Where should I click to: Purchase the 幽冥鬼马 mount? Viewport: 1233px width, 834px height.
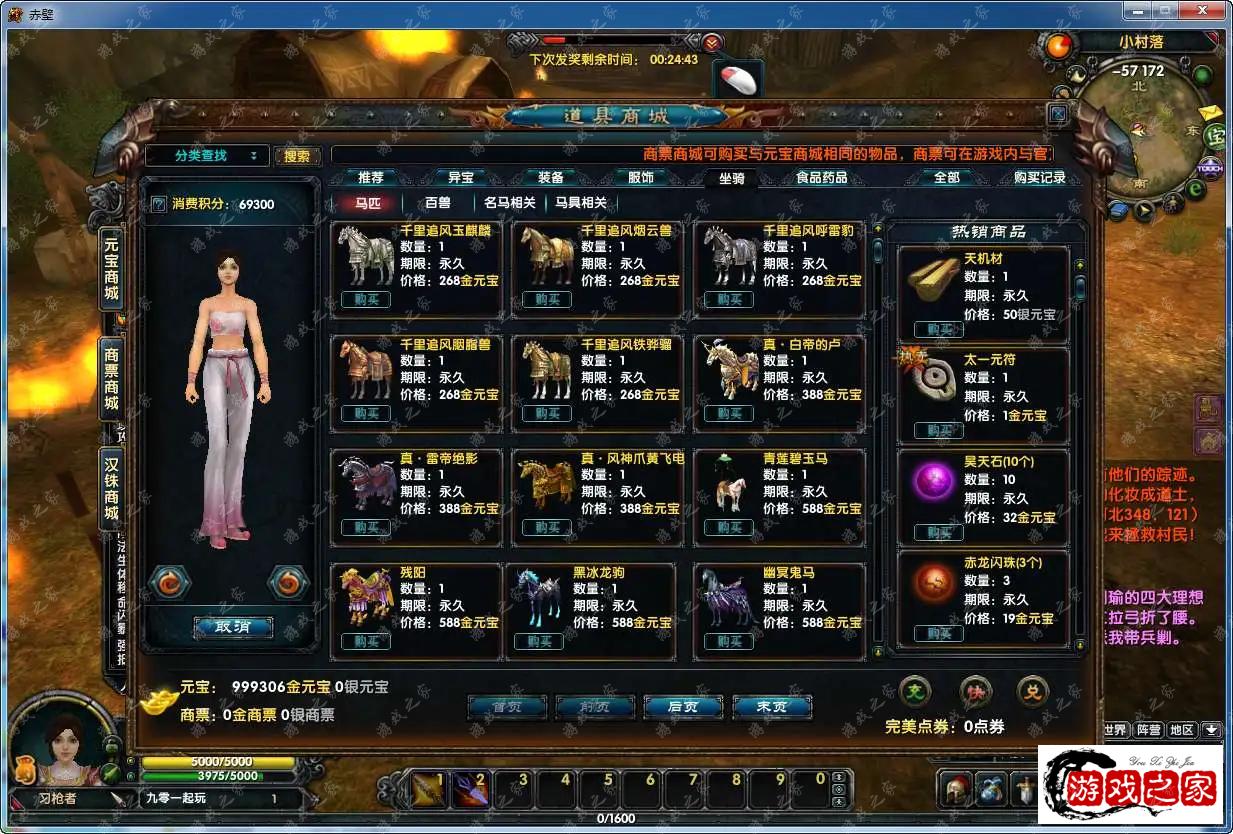[x=728, y=641]
